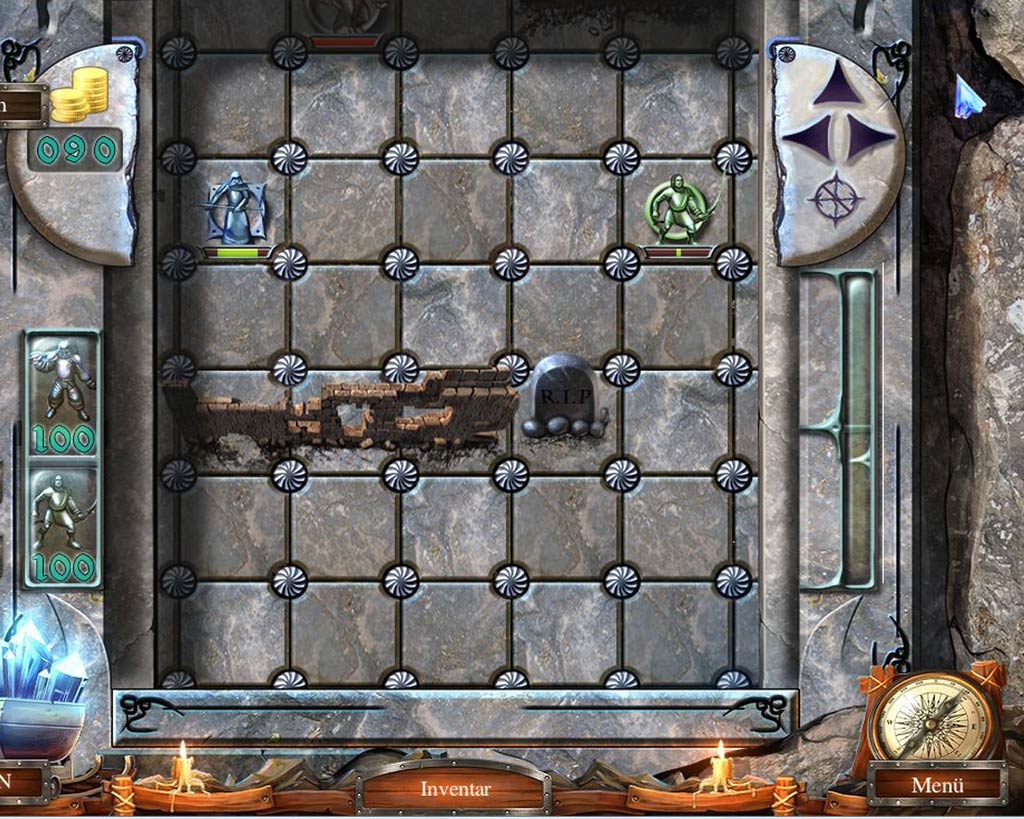Select the blue crossbowman unit on the board
Screen dimensions: 1024x819
237,210
